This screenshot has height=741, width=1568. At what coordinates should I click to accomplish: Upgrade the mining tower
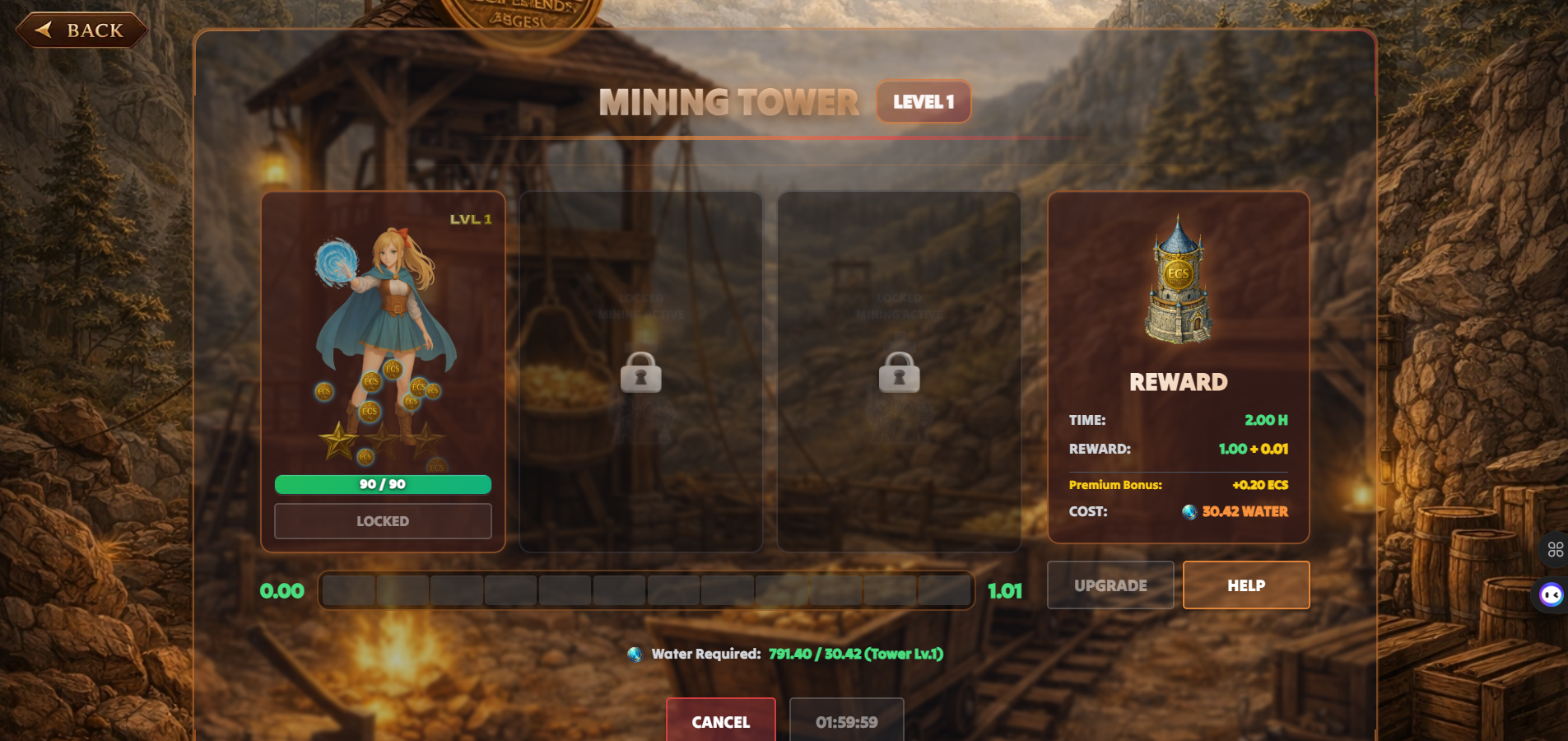click(x=1110, y=585)
